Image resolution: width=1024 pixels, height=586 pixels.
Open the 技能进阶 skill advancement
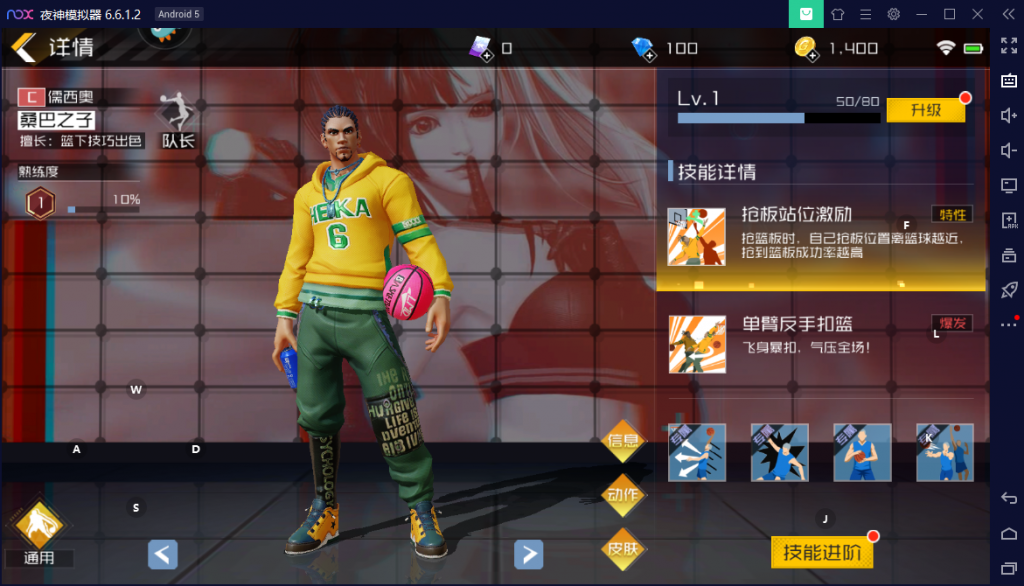[821, 551]
